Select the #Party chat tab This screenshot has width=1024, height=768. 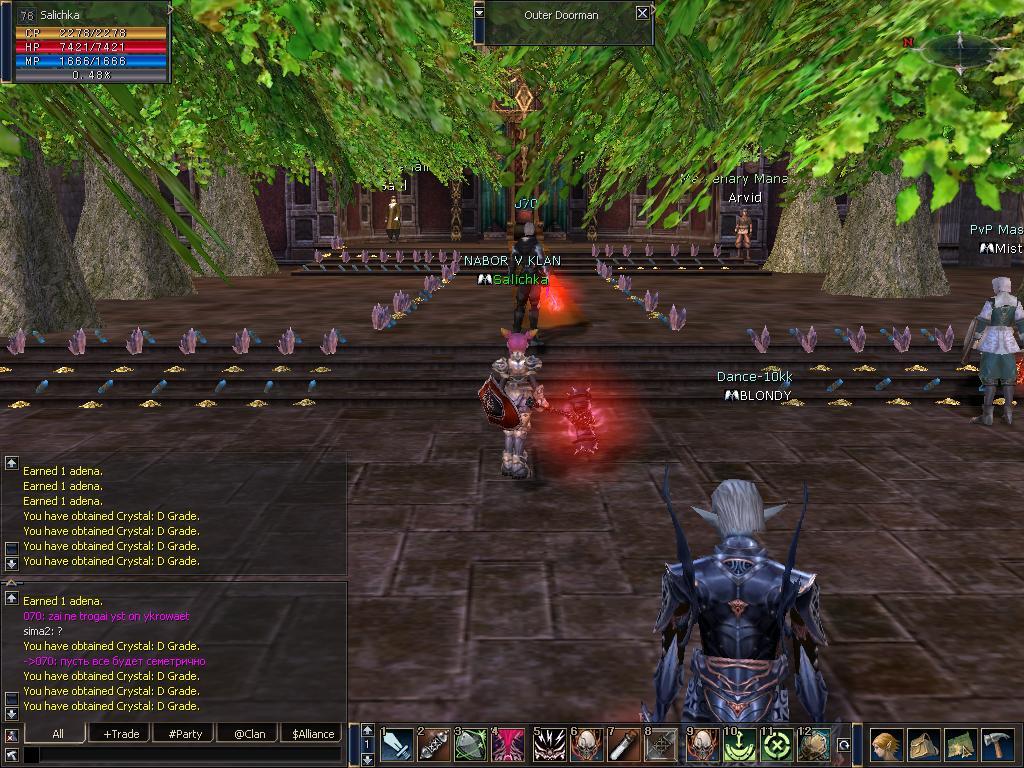pos(185,733)
